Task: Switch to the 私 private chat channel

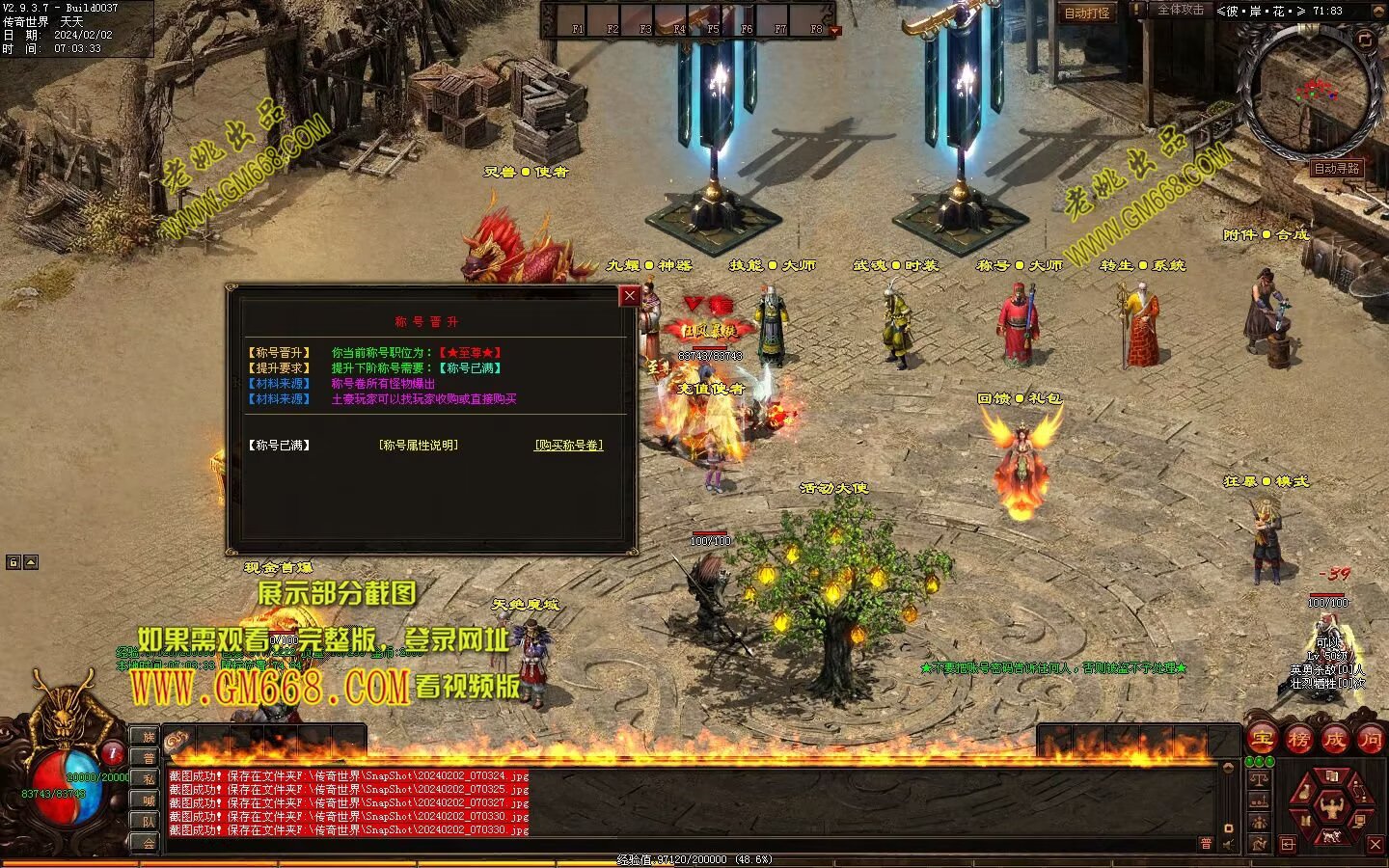Action: coord(149,779)
